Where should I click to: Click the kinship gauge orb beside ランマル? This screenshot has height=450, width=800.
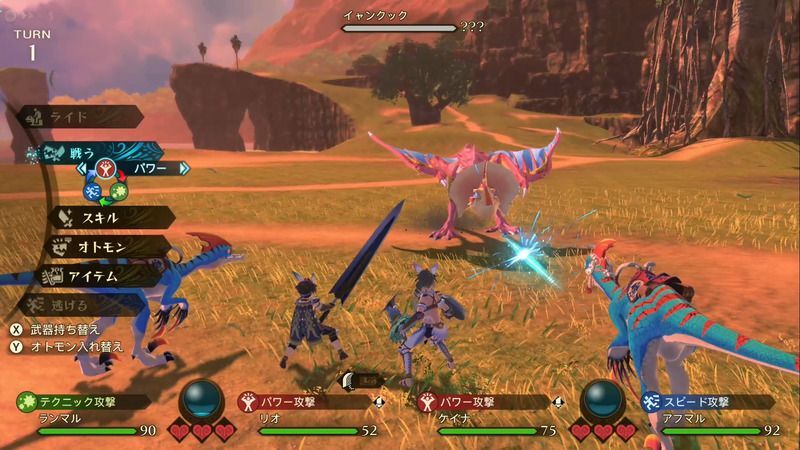pyautogui.click(x=201, y=400)
